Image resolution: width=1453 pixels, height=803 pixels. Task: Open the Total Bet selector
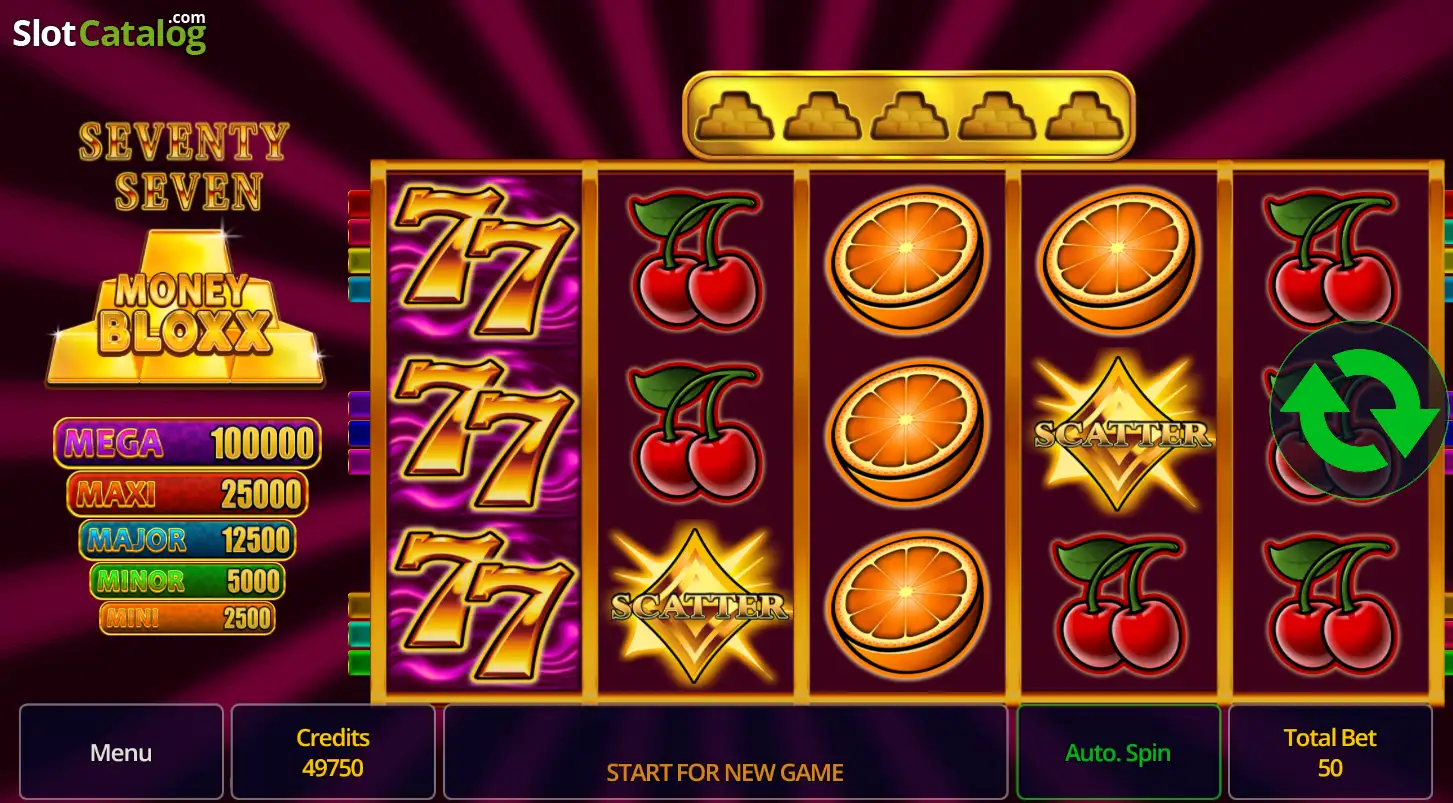[1330, 752]
